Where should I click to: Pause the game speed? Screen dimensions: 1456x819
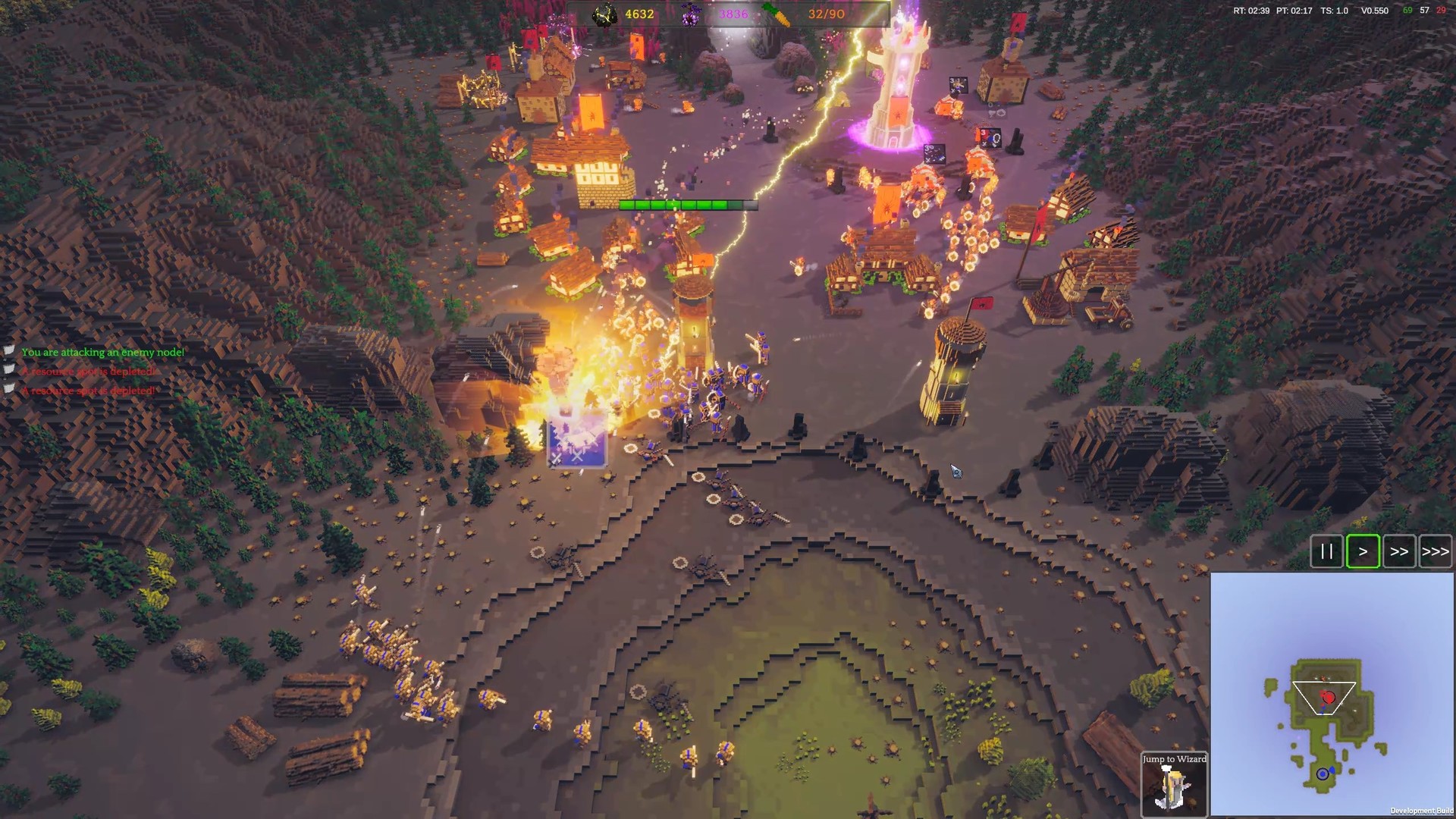[x=1326, y=551]
